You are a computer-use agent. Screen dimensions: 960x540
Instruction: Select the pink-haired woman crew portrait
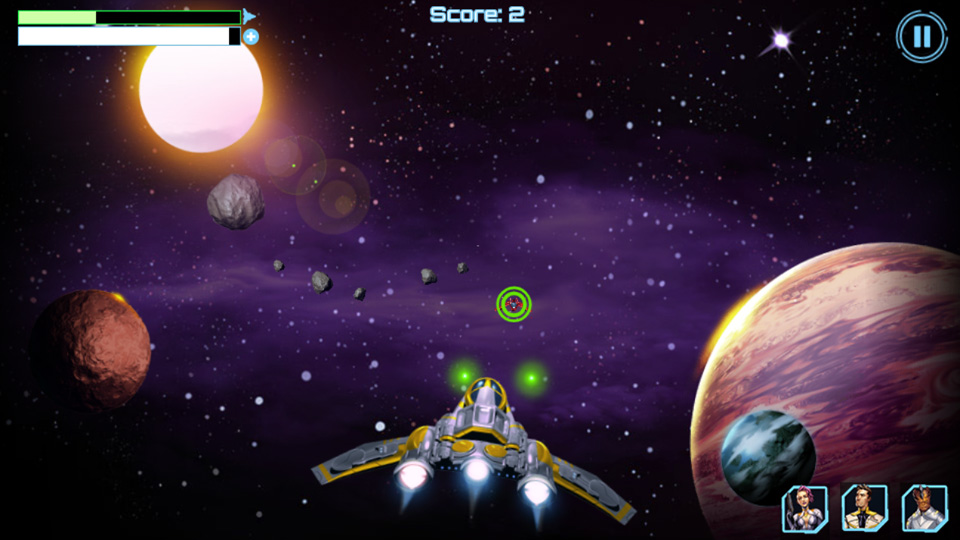click(x=804, y=508)
